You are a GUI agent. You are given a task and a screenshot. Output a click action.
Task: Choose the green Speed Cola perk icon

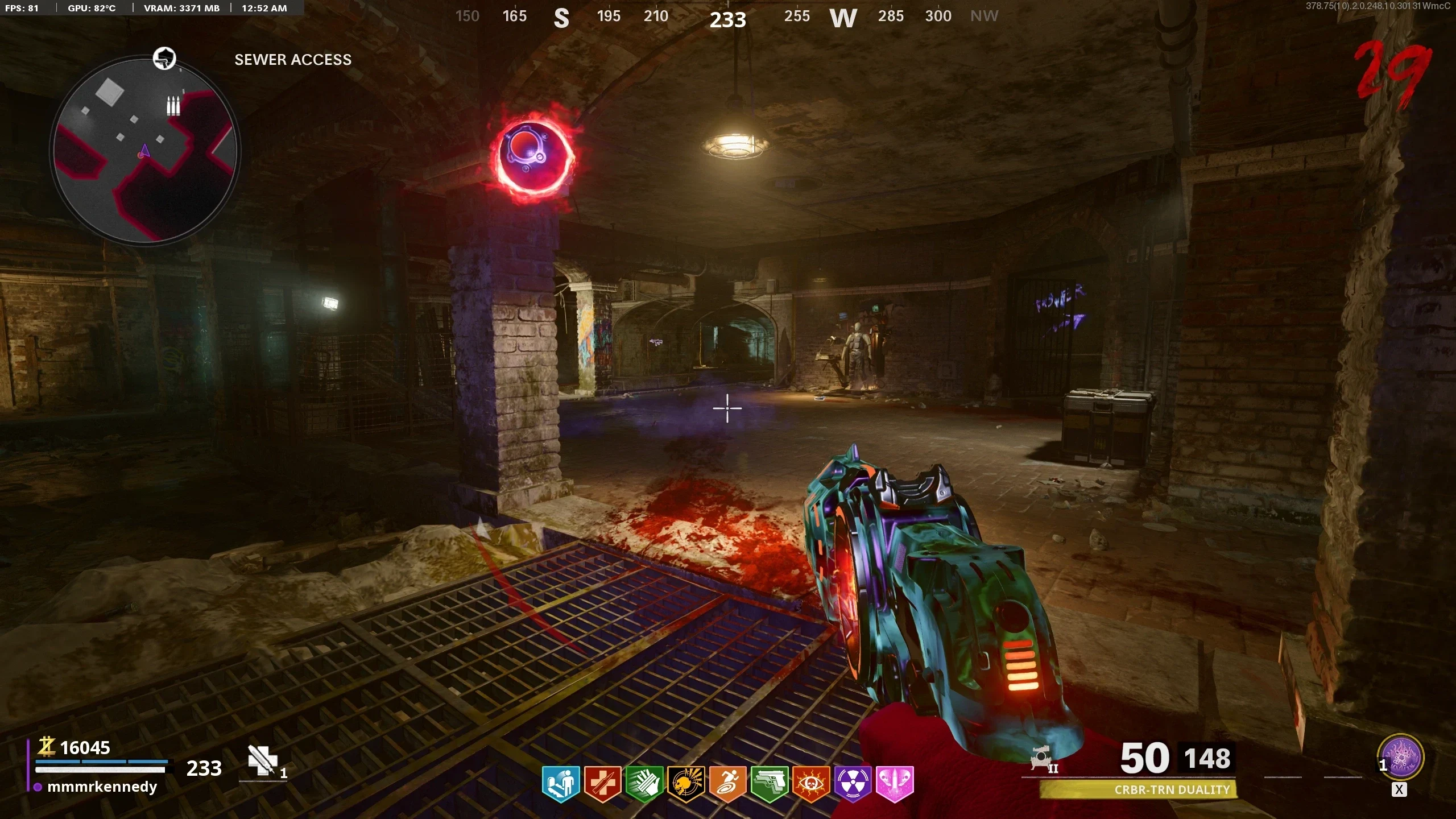pos(644,784)
